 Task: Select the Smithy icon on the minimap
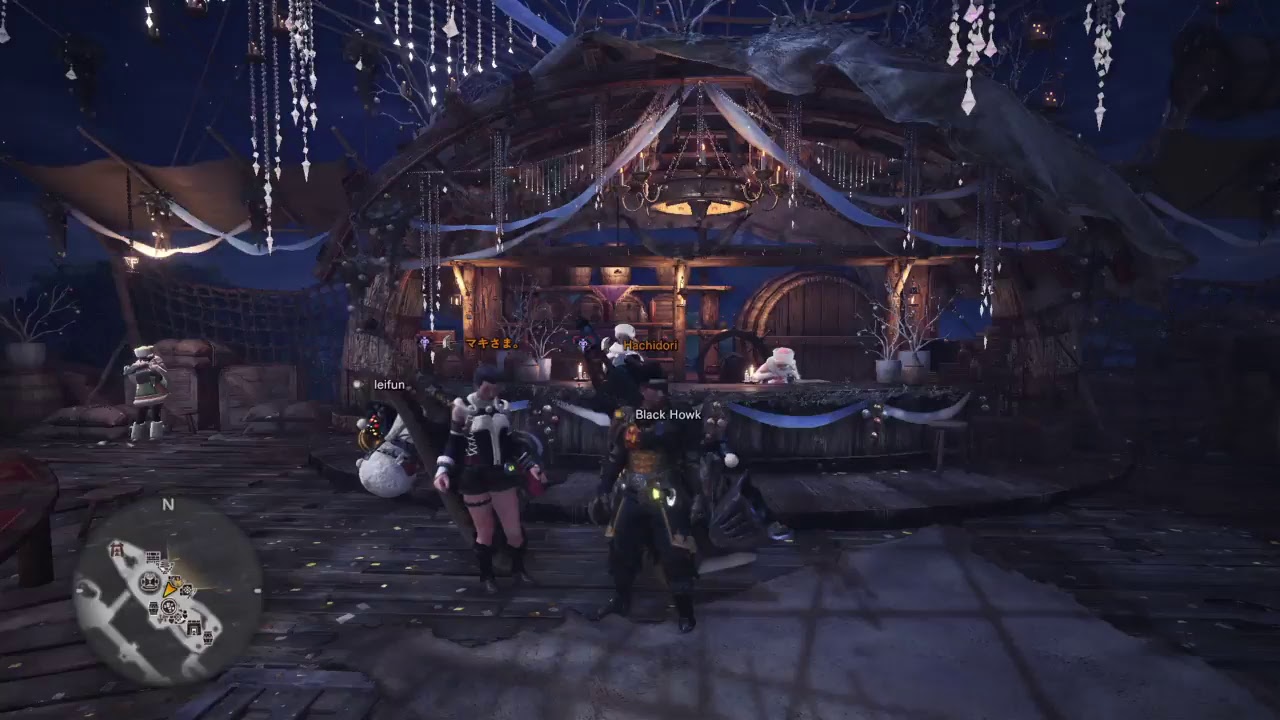point(194,628)
